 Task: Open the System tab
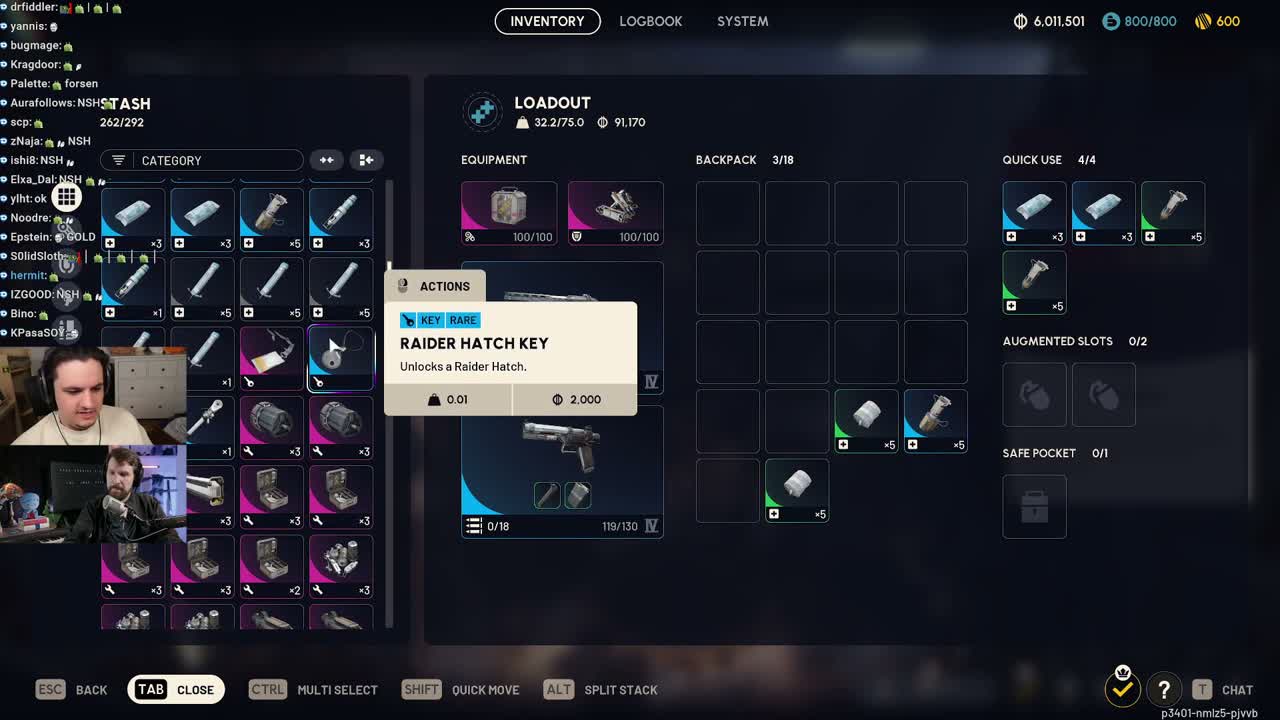[x=742, y=21]
